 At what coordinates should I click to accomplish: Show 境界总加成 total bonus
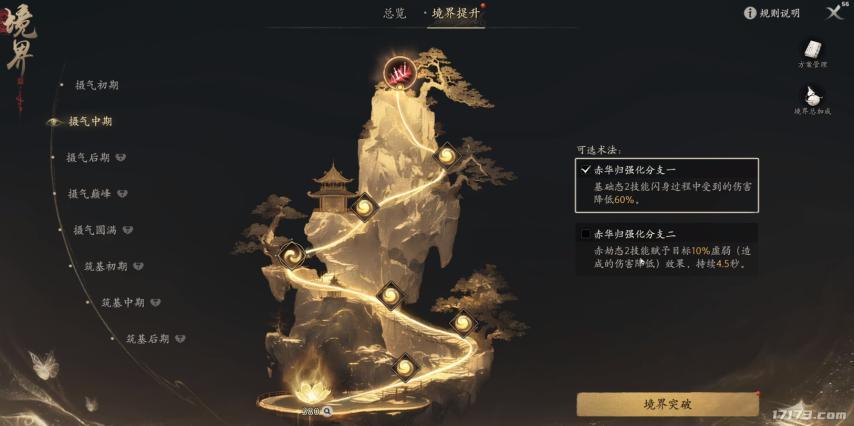coord(812,99)
